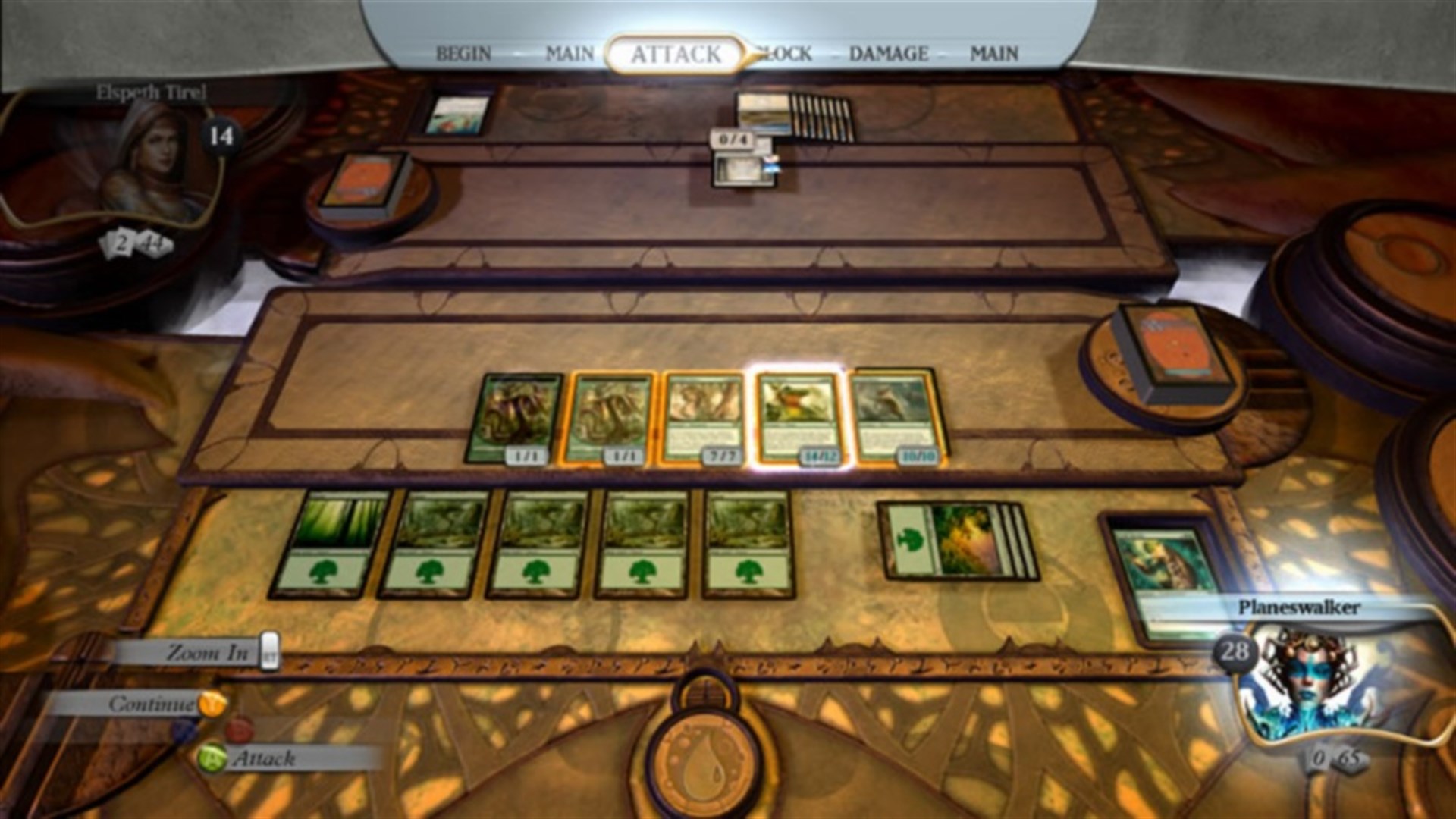
Task: Select the DAMAGE phase on the phase bar
Action: click(888, 53)
